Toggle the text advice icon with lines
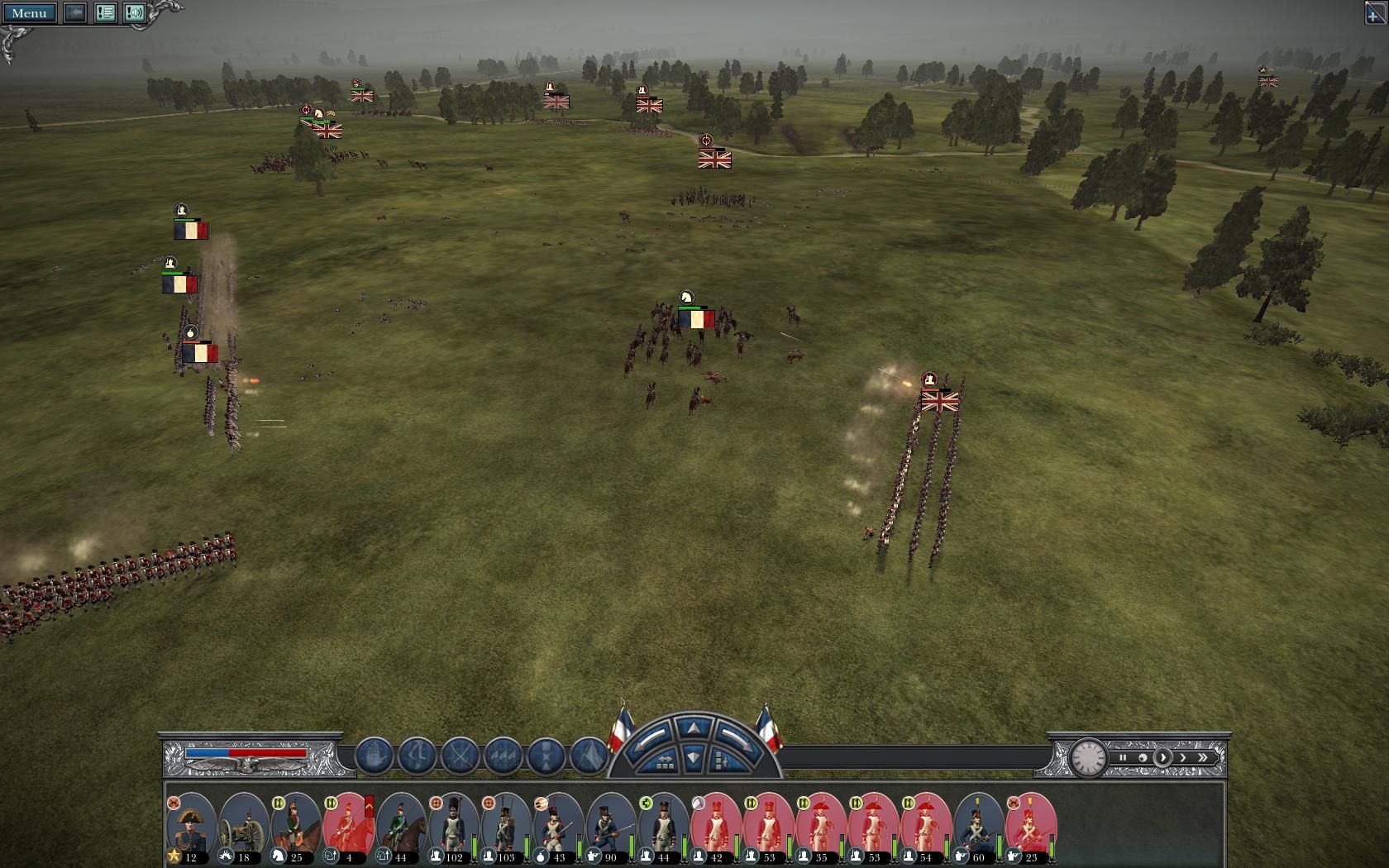Screen dimensions: 1389x868 [105, 12]
